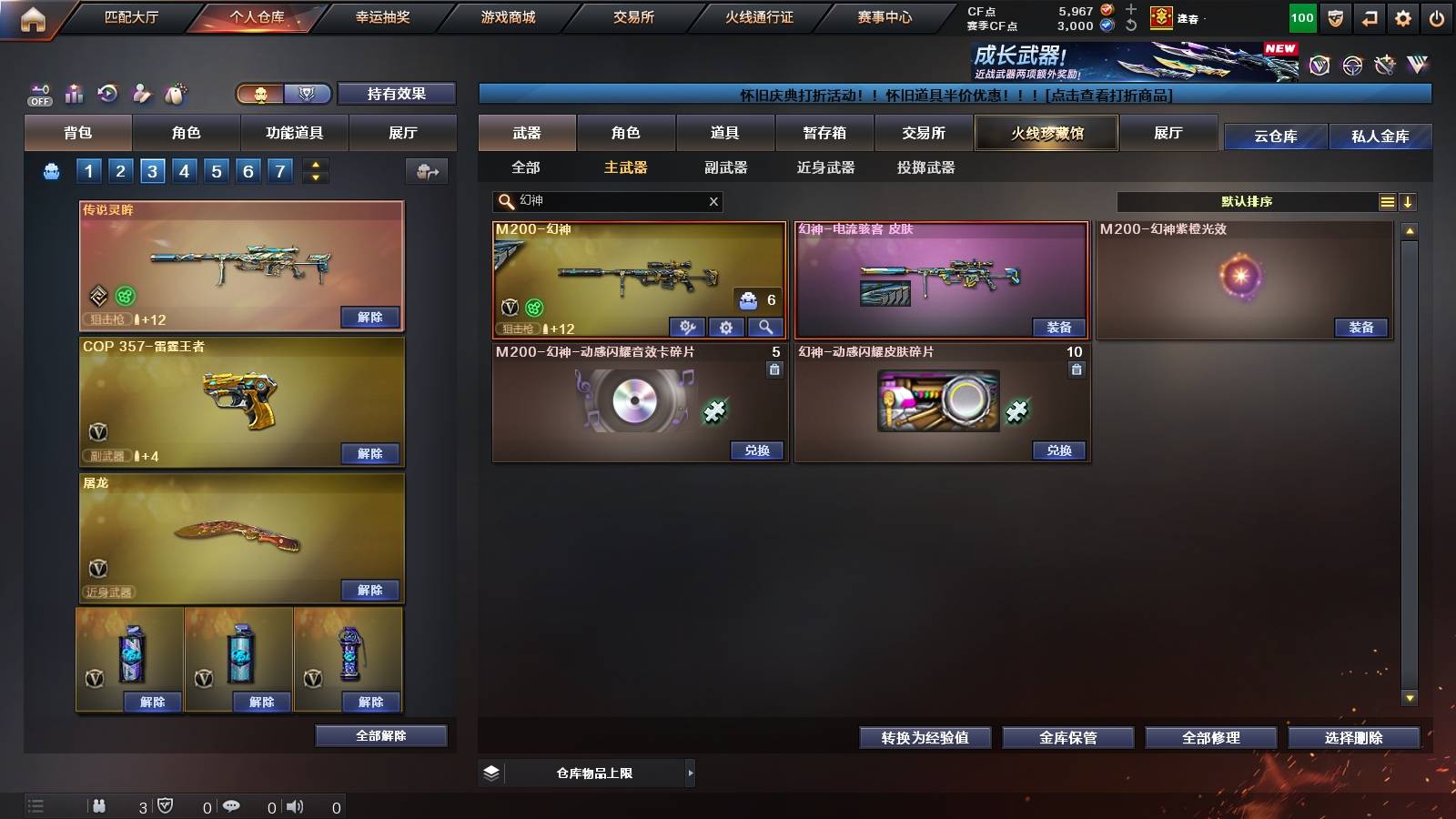1456x819 pixels.
Task: Click the wrench repair icon on M200-幻神 card
Action: pos(689,326)
